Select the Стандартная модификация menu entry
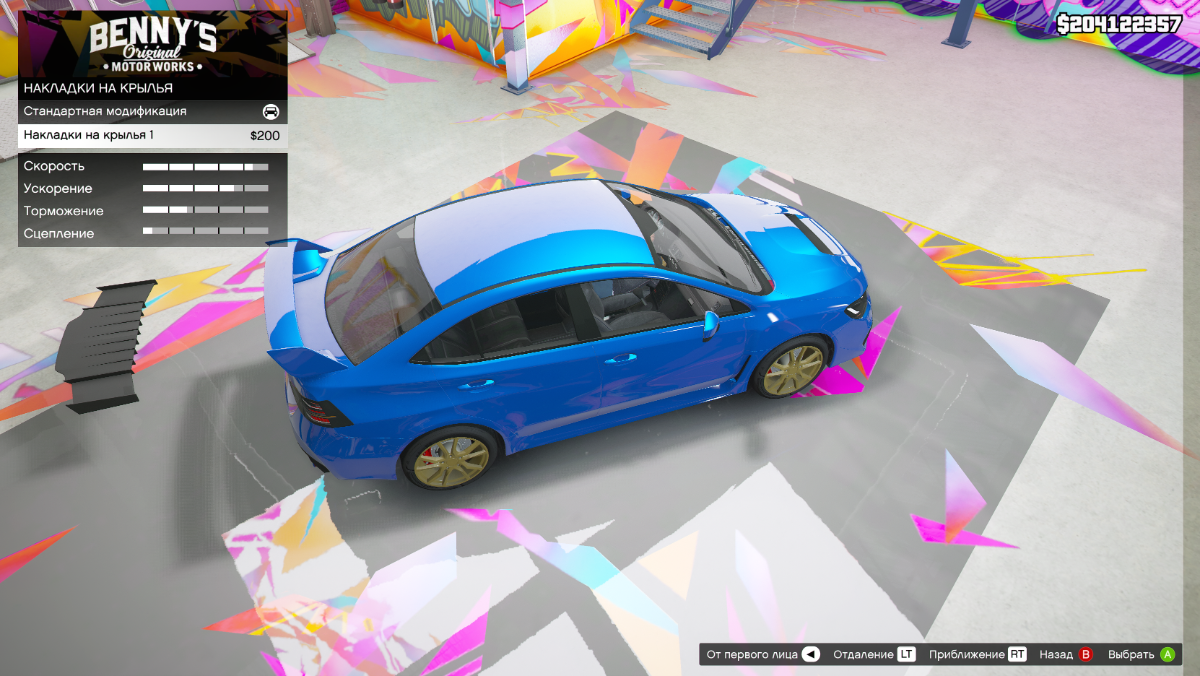The width and height of the screenshot is (1200, 676). pos(152,111)
